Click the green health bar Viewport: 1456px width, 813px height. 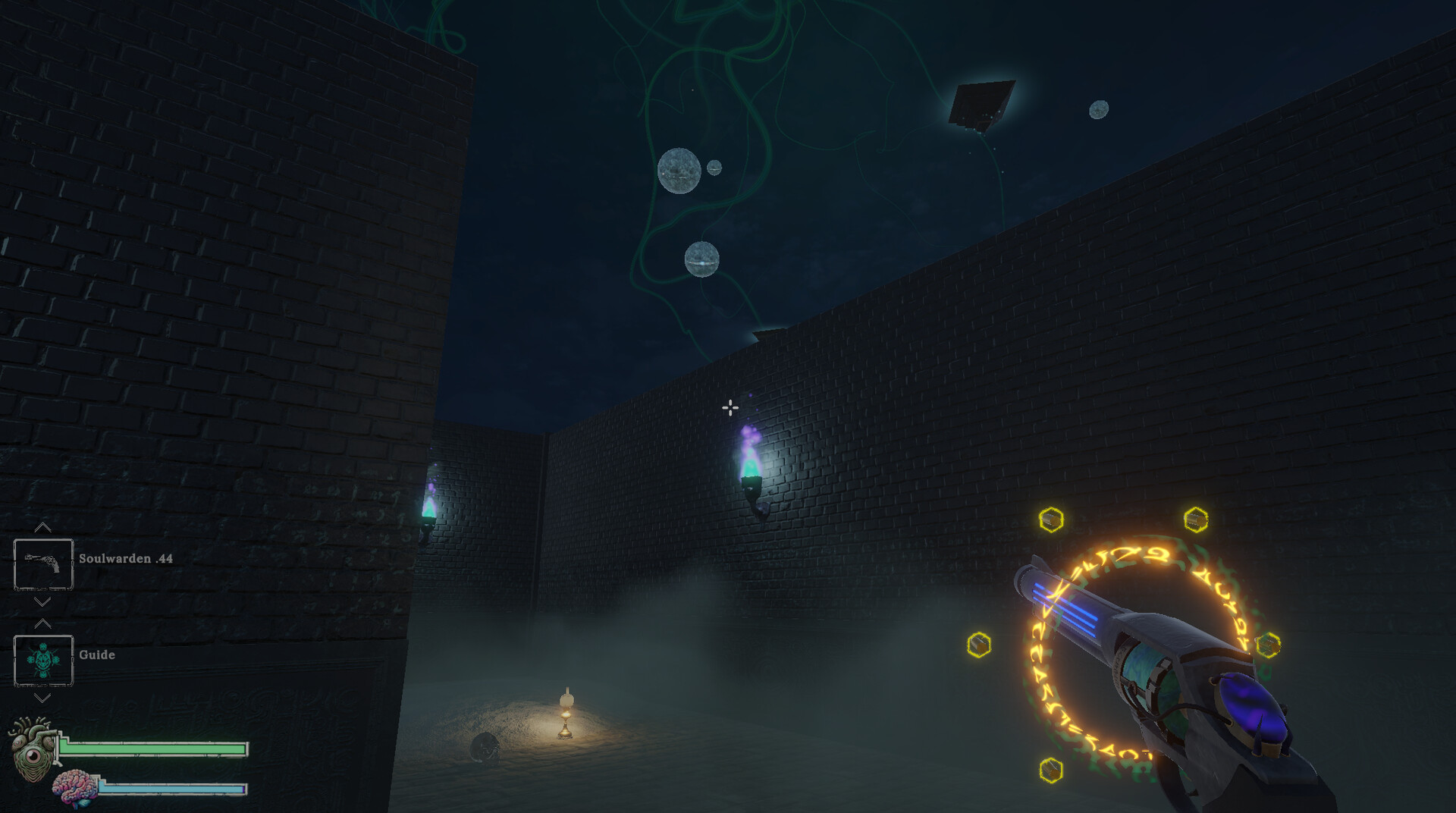coord(152,749)
